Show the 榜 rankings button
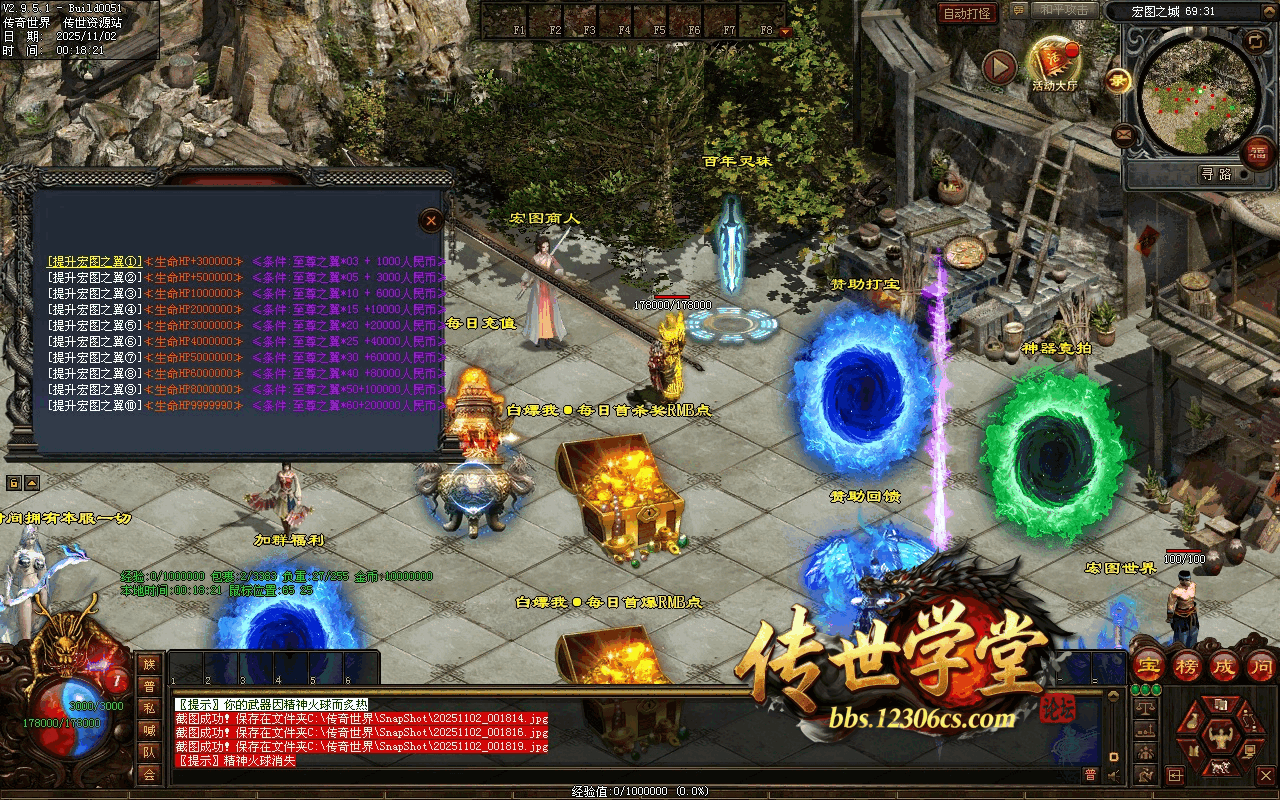The image size is (1280, 800). (1187, 665)
